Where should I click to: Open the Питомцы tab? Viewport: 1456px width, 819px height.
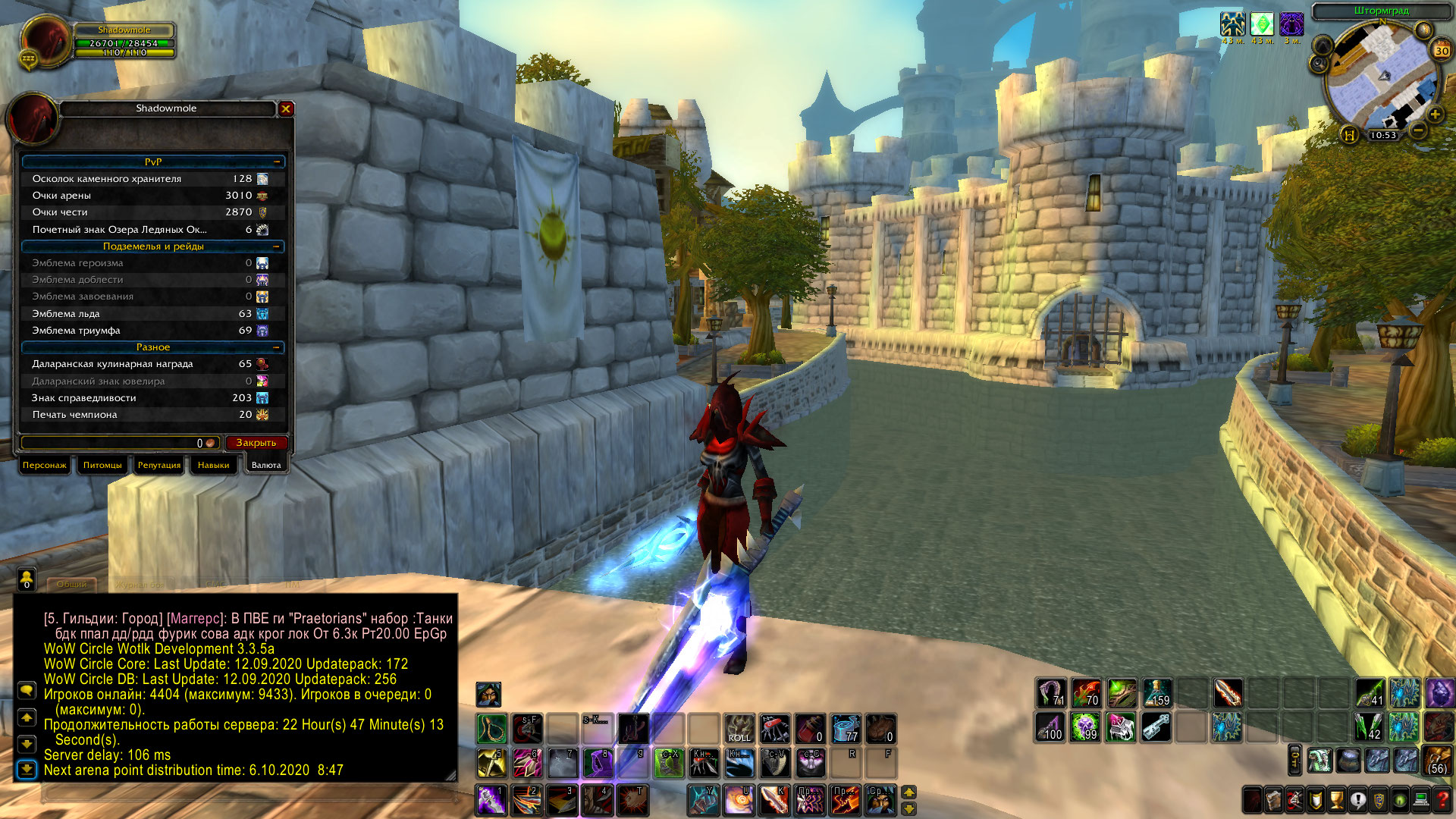point(102,465)
